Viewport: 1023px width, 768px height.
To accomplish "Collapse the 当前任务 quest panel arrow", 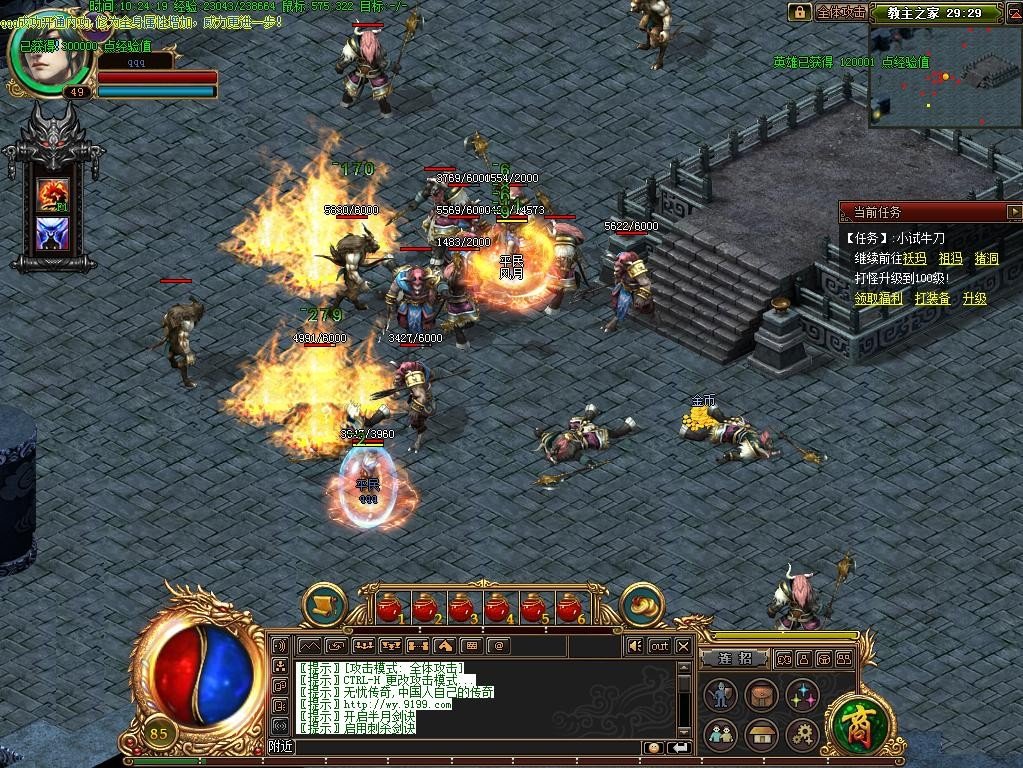I will coord(1014,212).
